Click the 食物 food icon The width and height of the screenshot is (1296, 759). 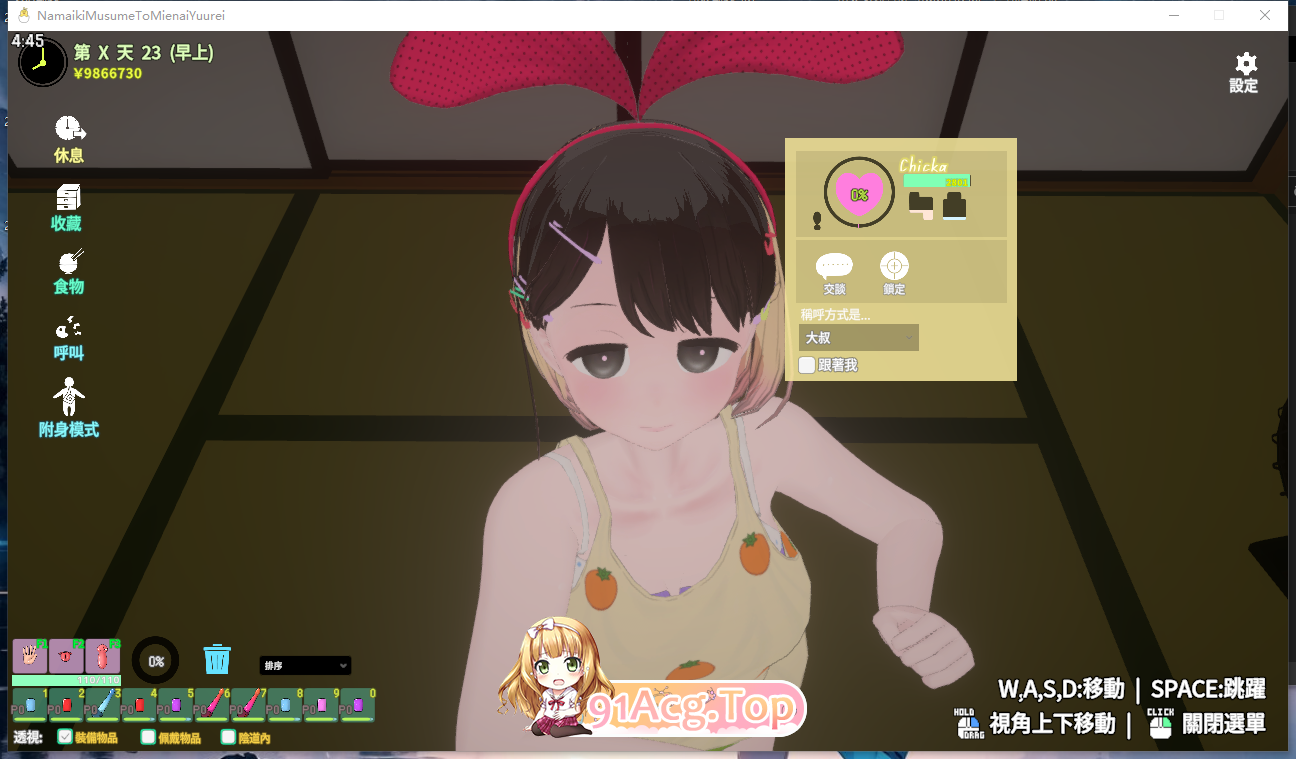[x=67, y=270]
